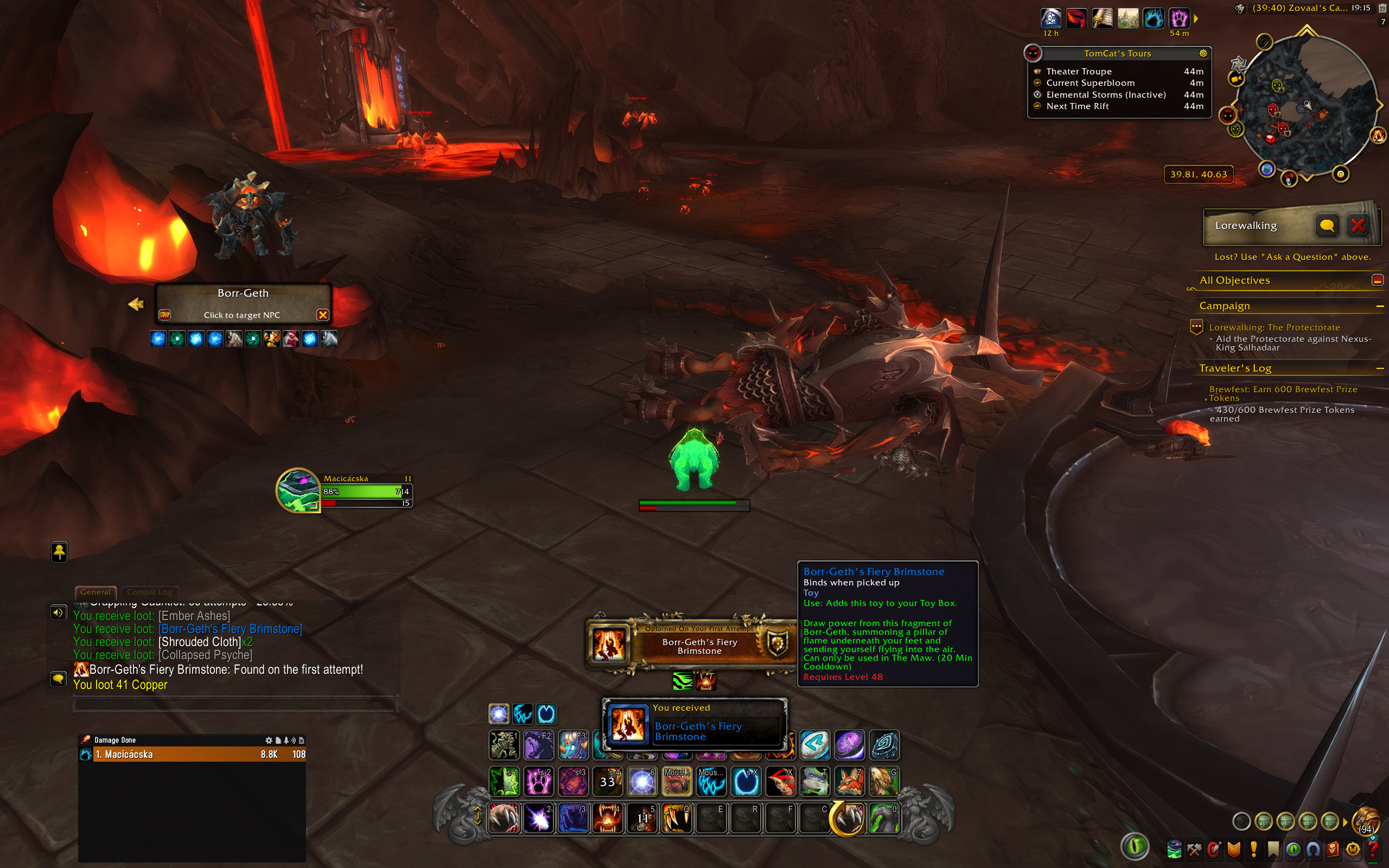The width and height of the screenshot is (1389, 868).
Task: Click the Borr-Geth target NPC button
Action: point(242,304)
